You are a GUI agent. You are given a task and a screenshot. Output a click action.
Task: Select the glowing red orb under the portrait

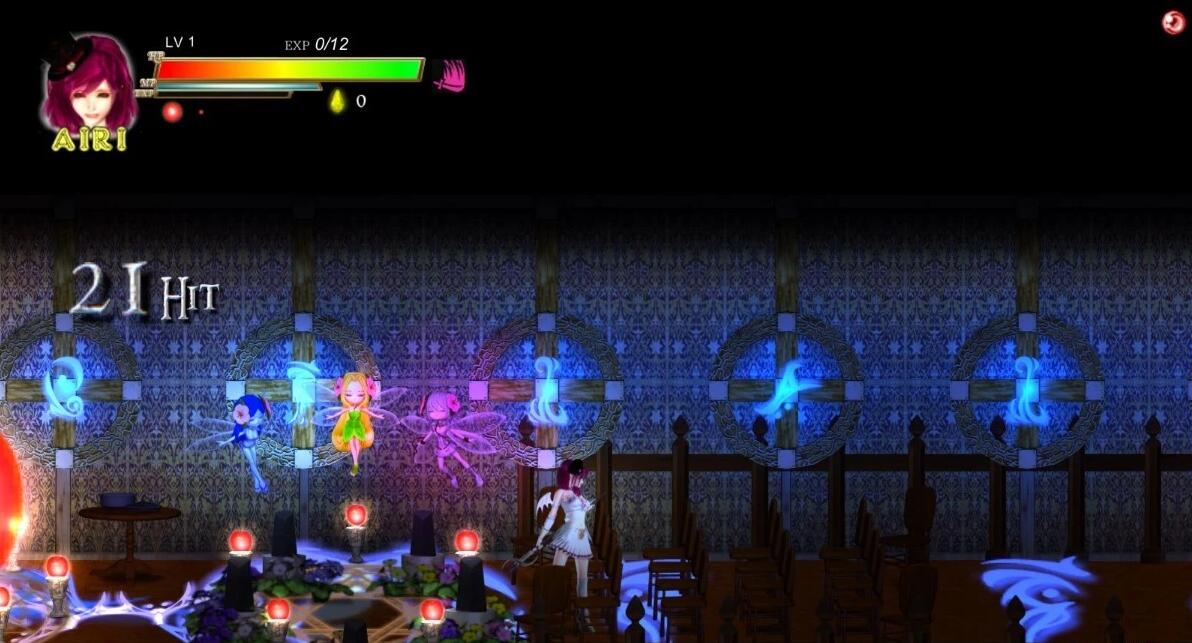(x=172, y=111)
